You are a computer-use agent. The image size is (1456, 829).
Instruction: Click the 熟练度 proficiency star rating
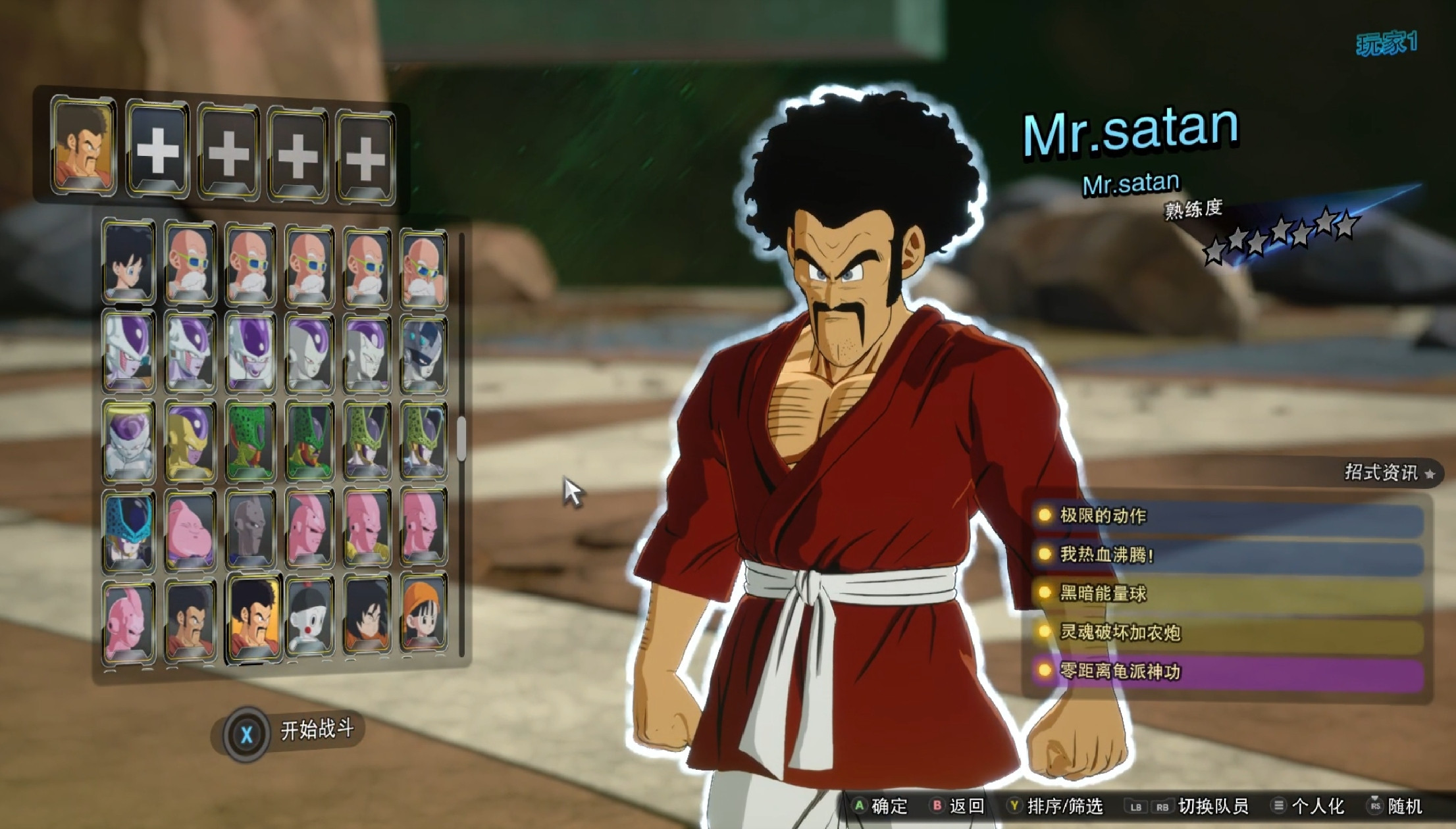tap(1277, 234)
